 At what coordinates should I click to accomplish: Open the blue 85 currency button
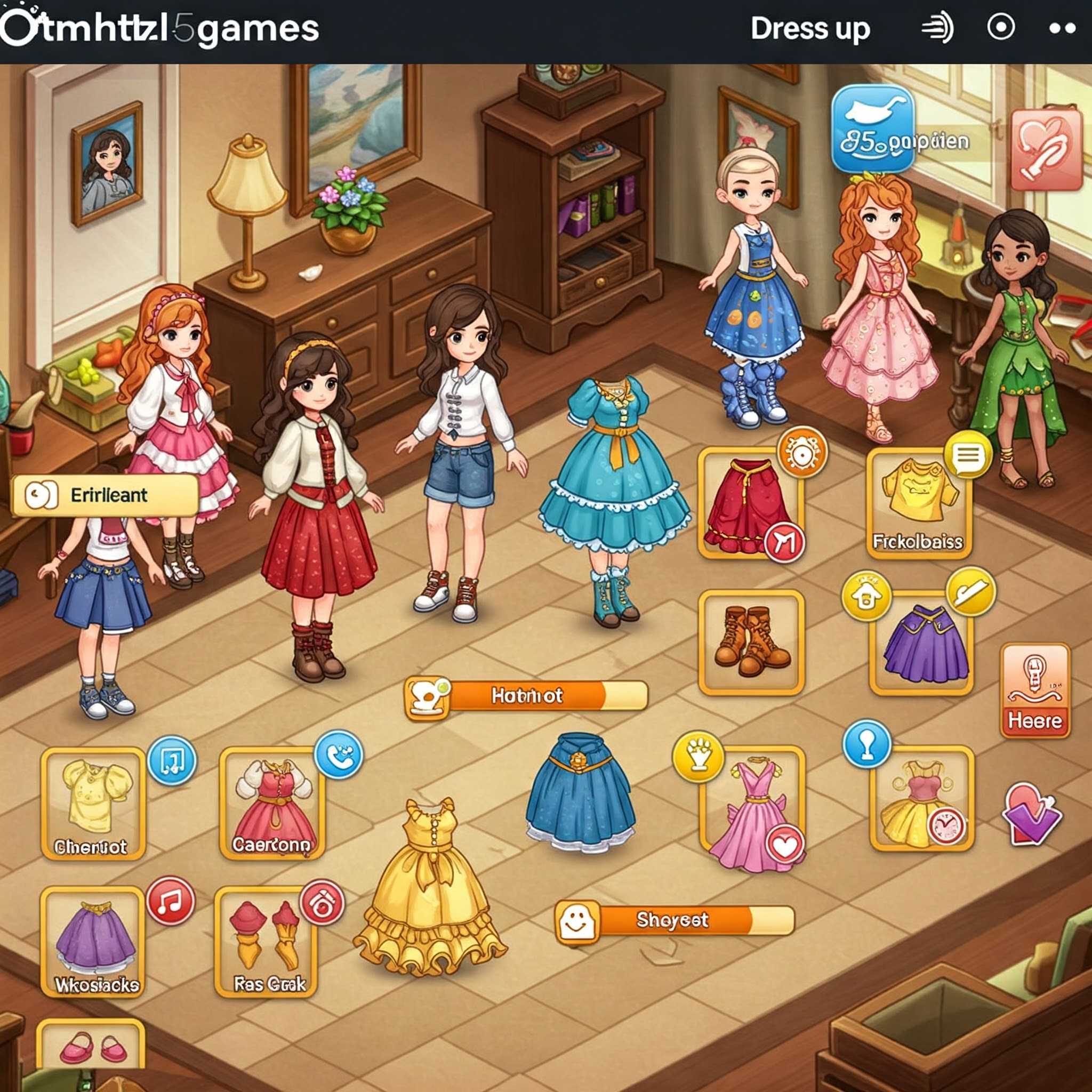coord(872,130)
